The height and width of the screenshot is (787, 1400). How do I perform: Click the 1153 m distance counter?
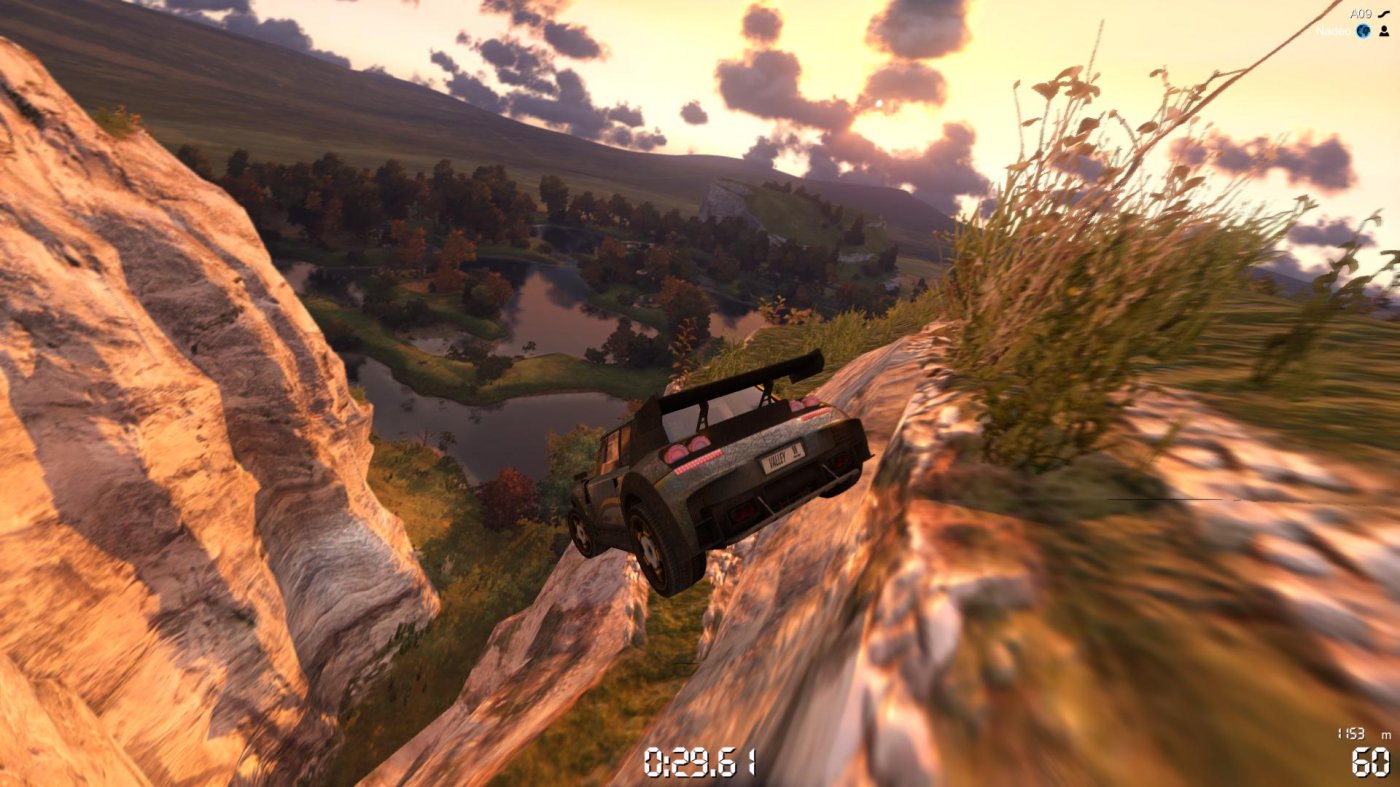[x=1352, y=734]
